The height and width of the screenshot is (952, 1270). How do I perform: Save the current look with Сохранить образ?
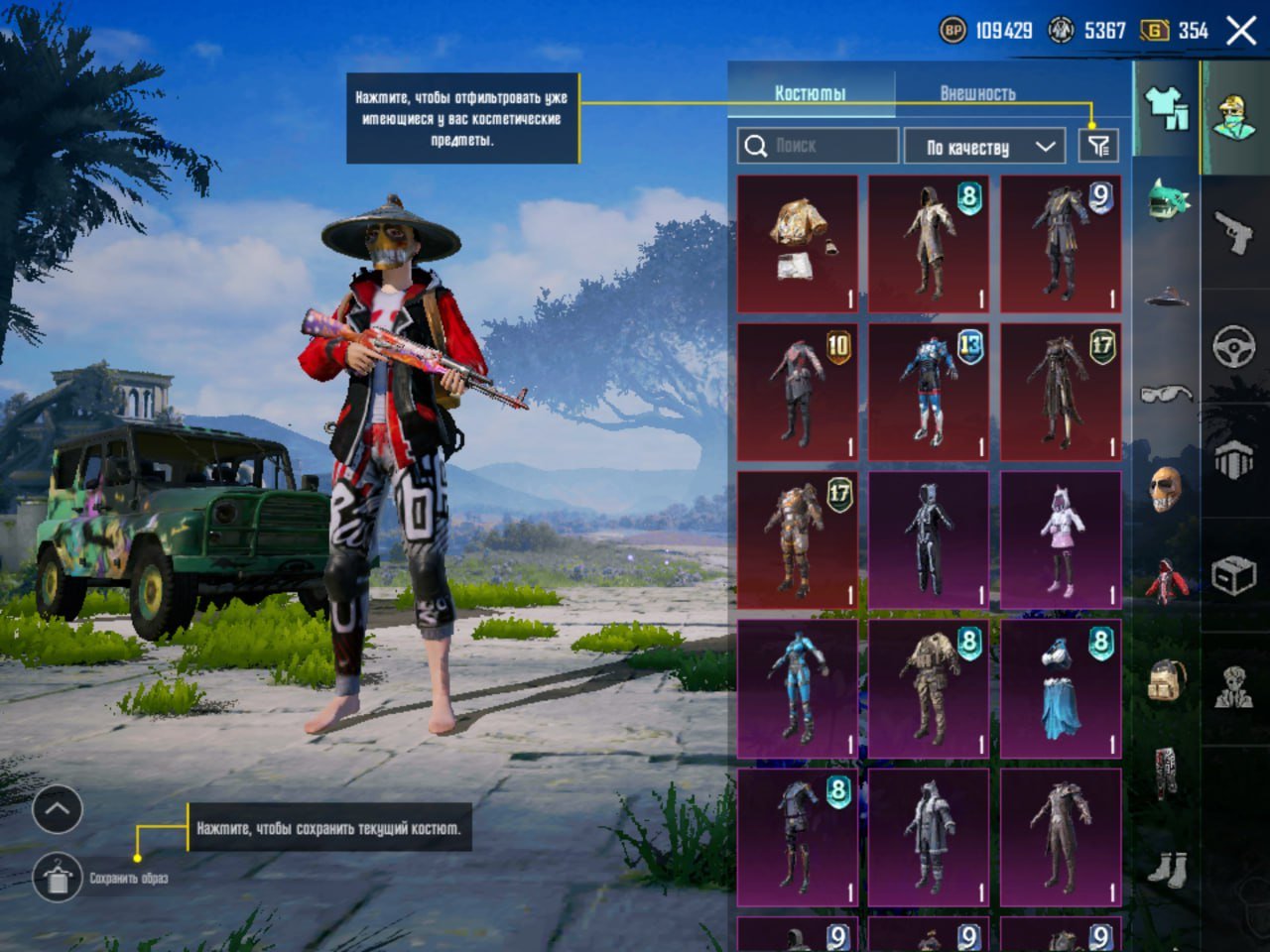(x=58, y=878)
